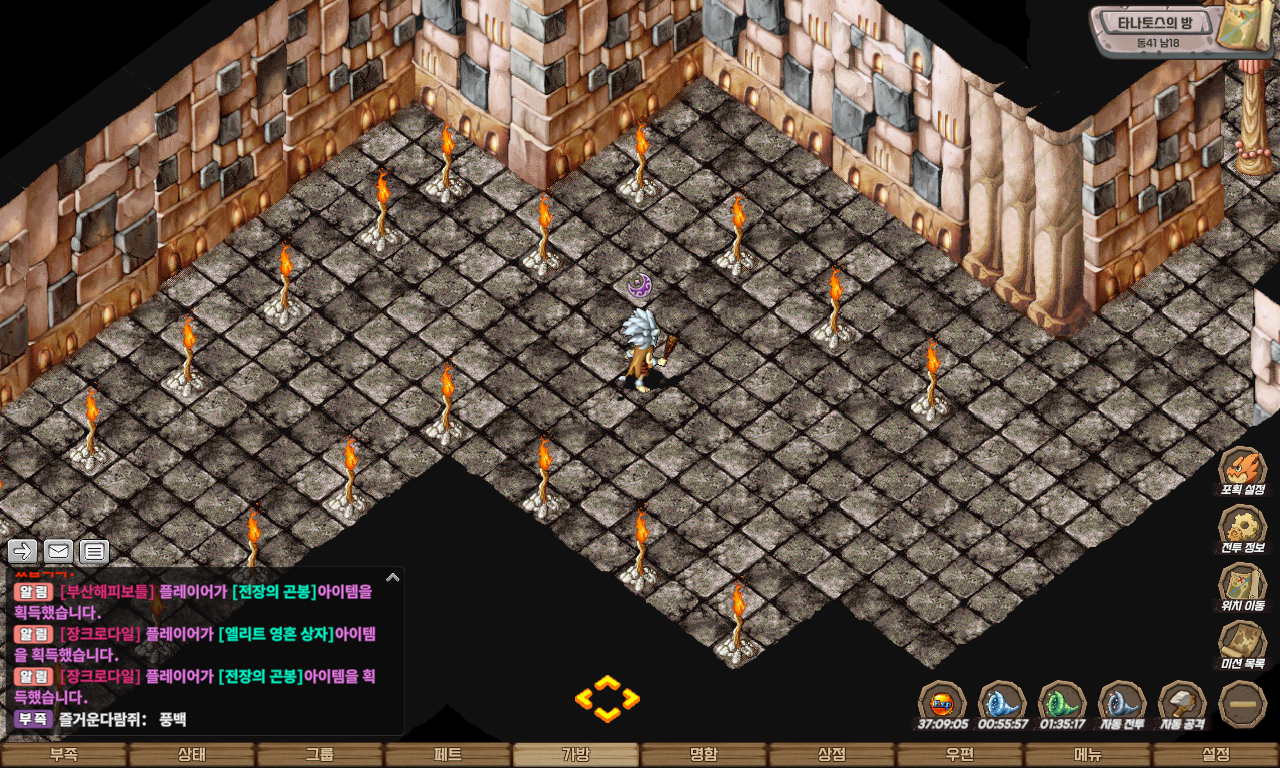1280x768 pixels.
Task: Open the 명함 (name card) menu
Action: click(x=704, y=755)
